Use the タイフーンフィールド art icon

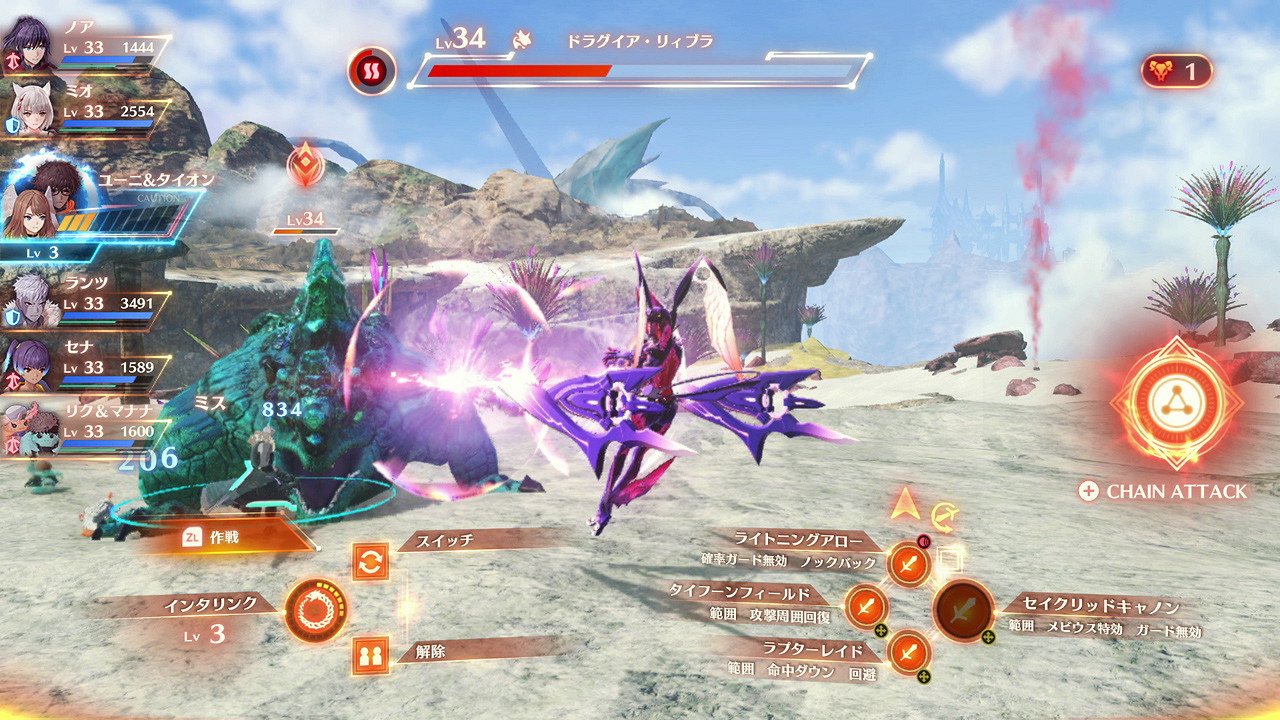click(866, 605)
